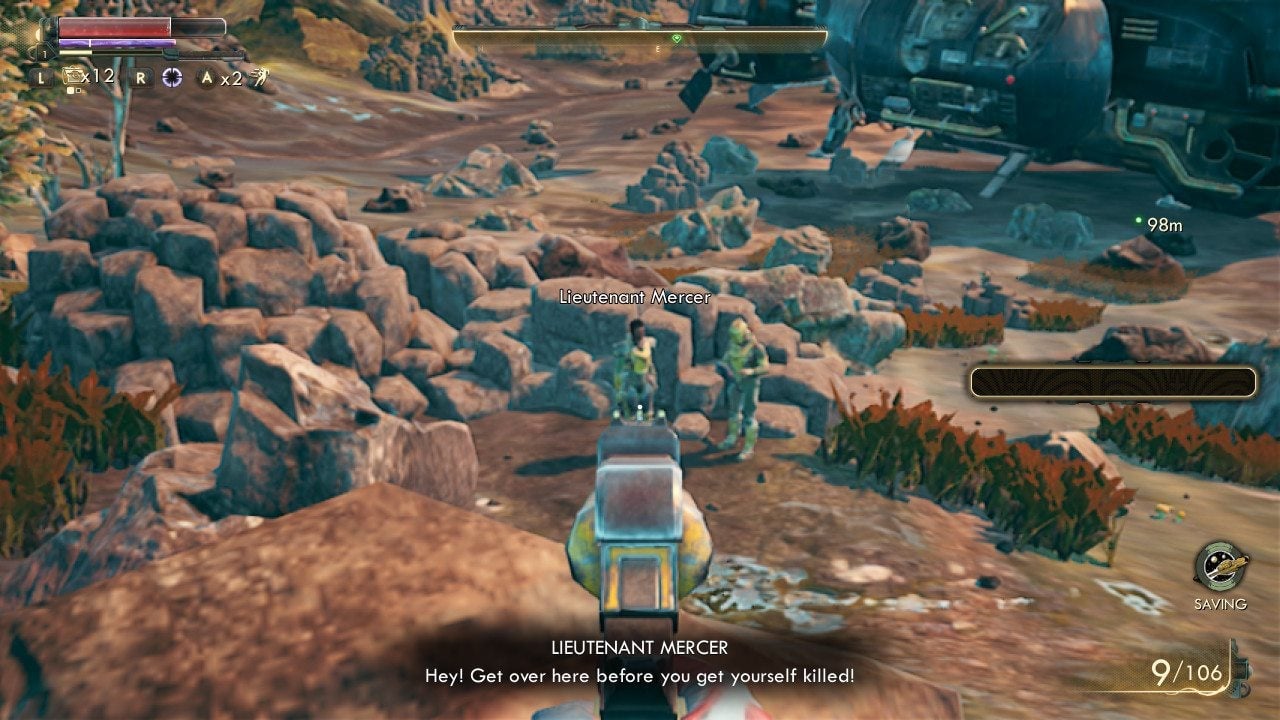
Task: Click the sprinting figure icon after the x2 counter
Action: pyautogui.click(x=260, y=76)
